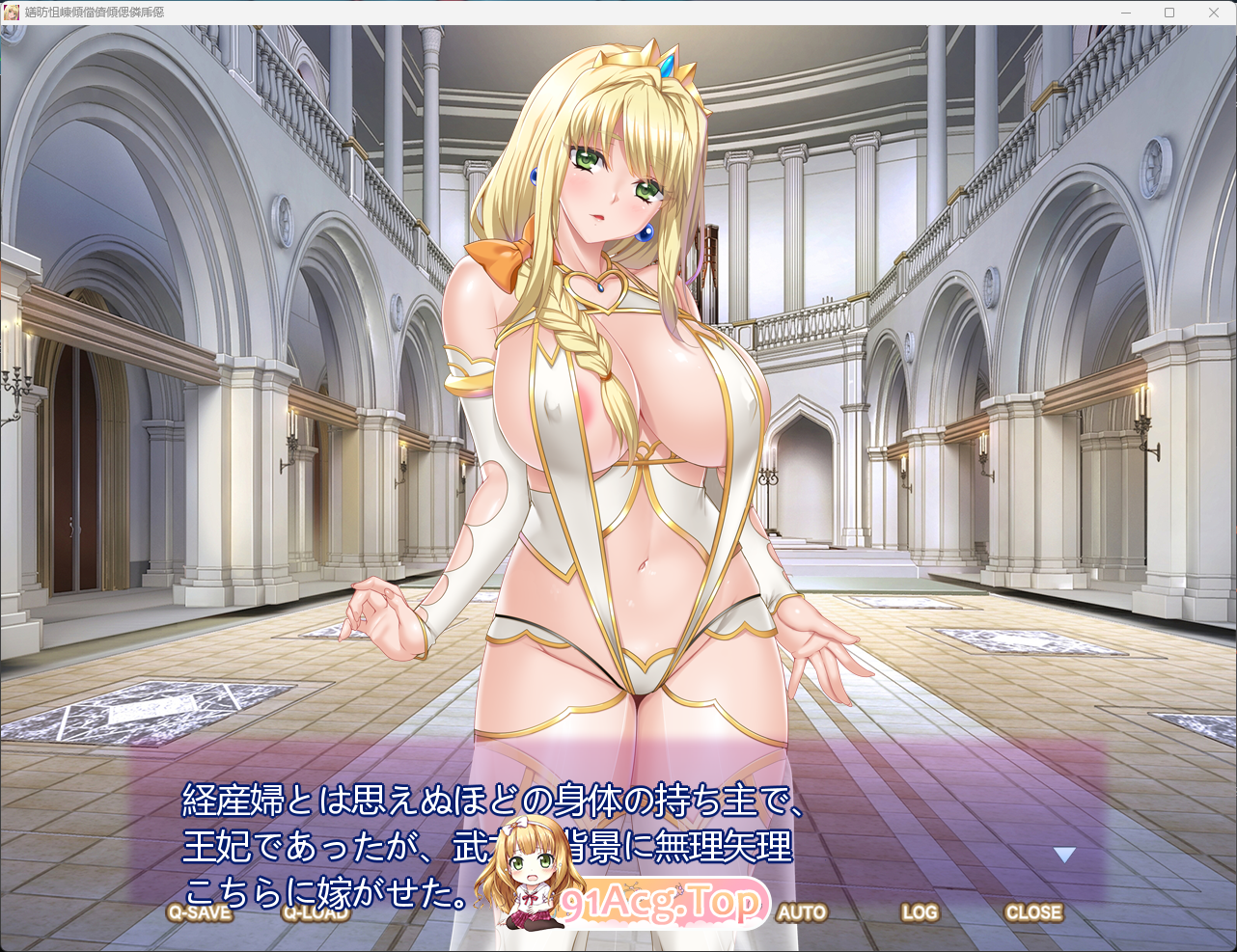Click the game icon on the title bar

pyautogui.click(x=13, y=13)
